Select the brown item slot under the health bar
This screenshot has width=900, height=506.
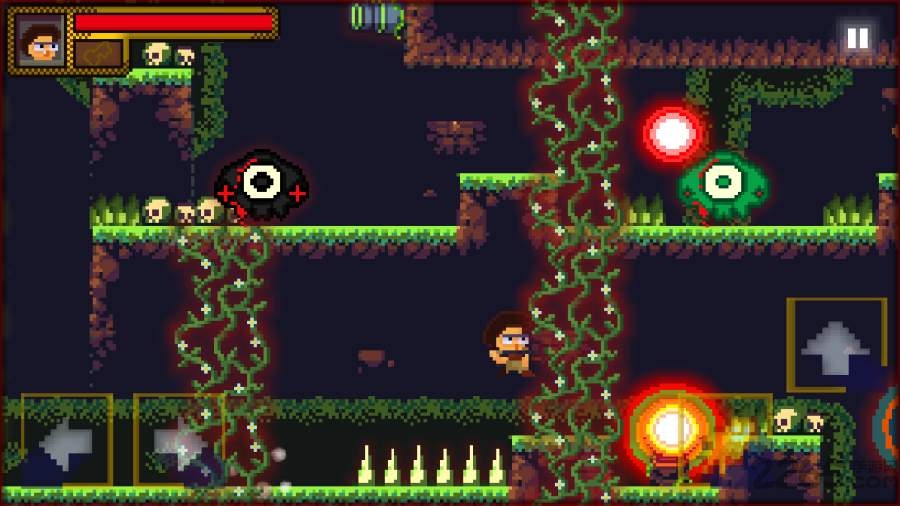98,53
